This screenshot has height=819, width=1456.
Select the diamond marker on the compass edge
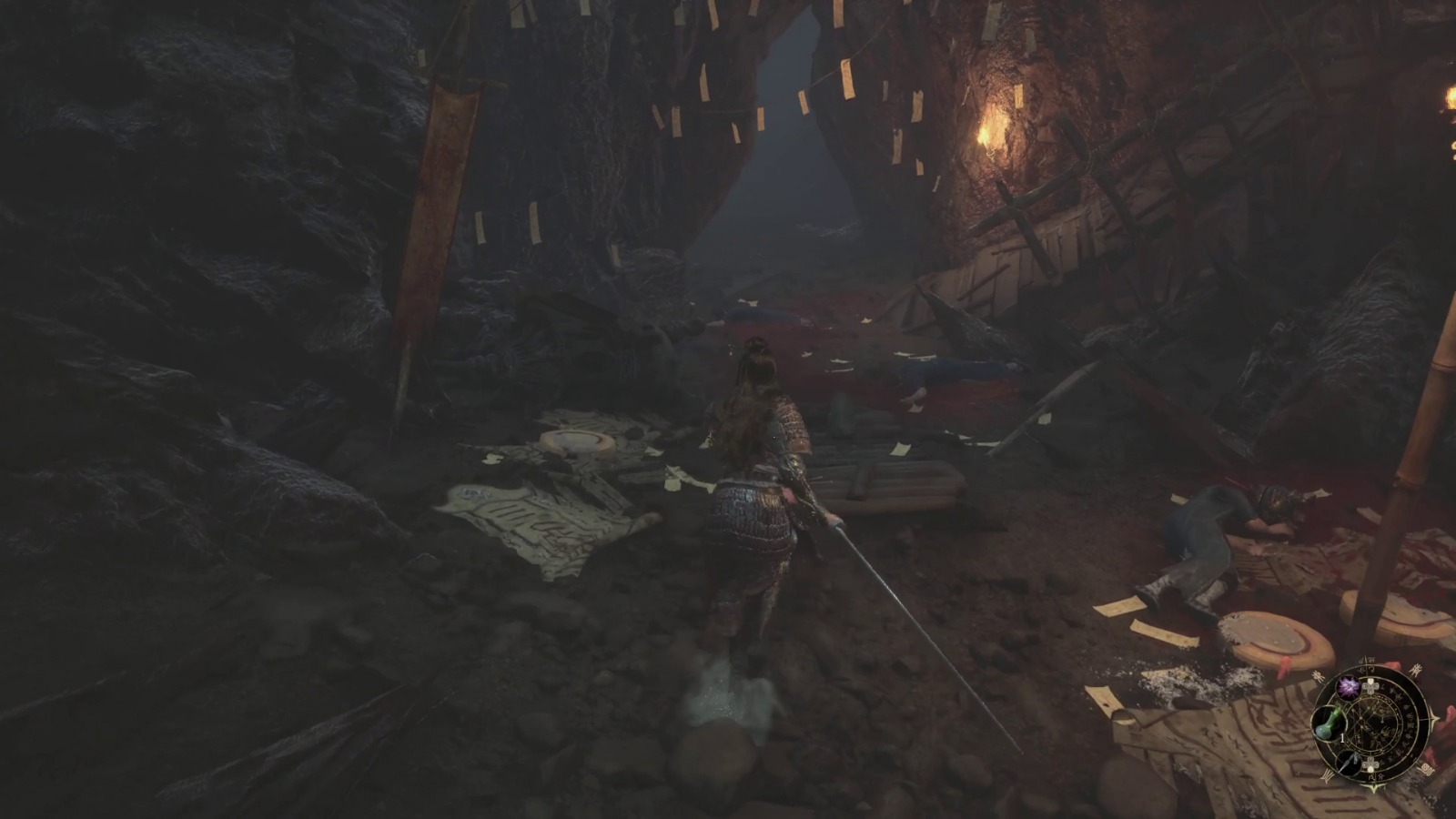pos(1435,718)
